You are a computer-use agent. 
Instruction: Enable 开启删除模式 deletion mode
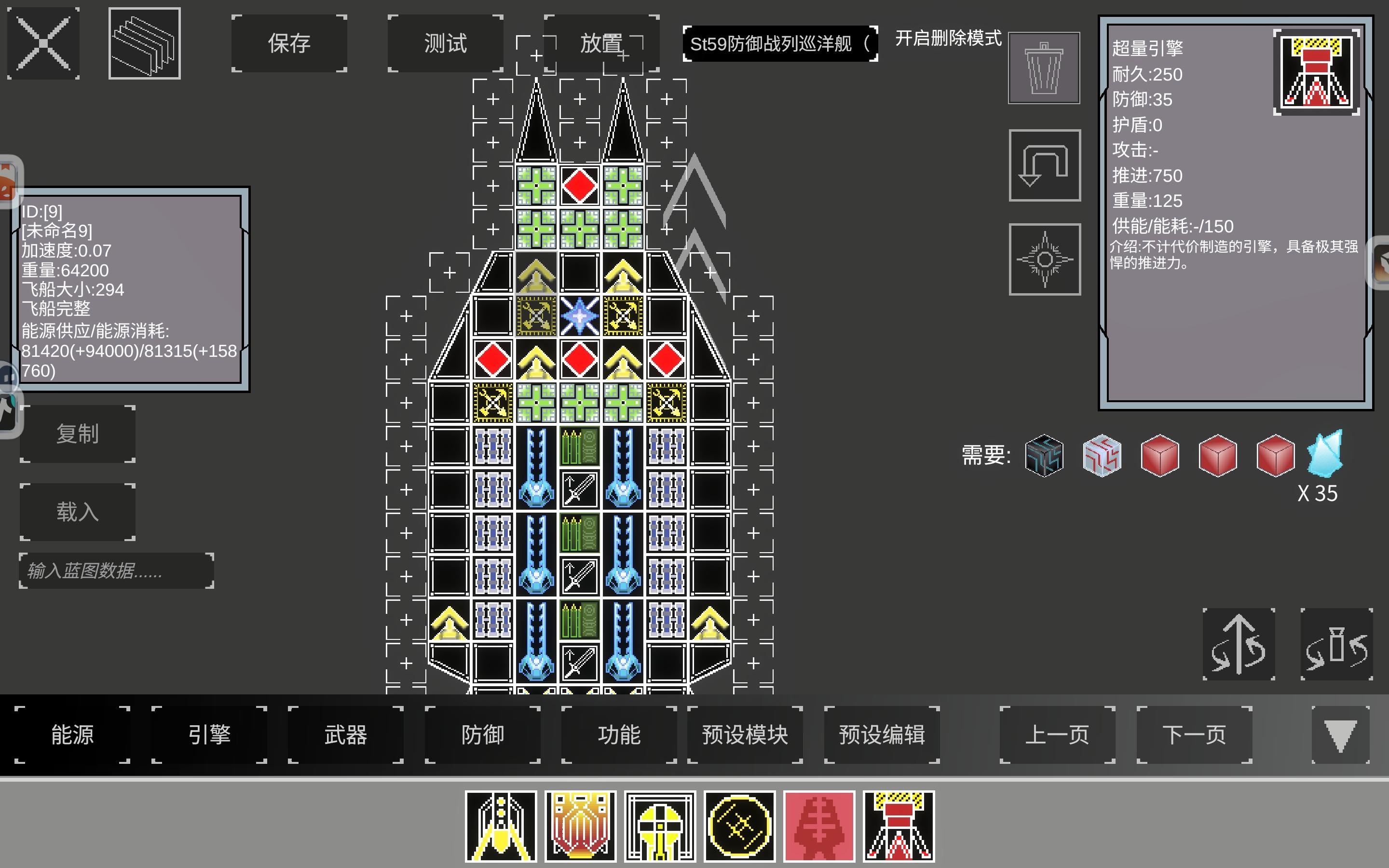[x=946, y=40]
